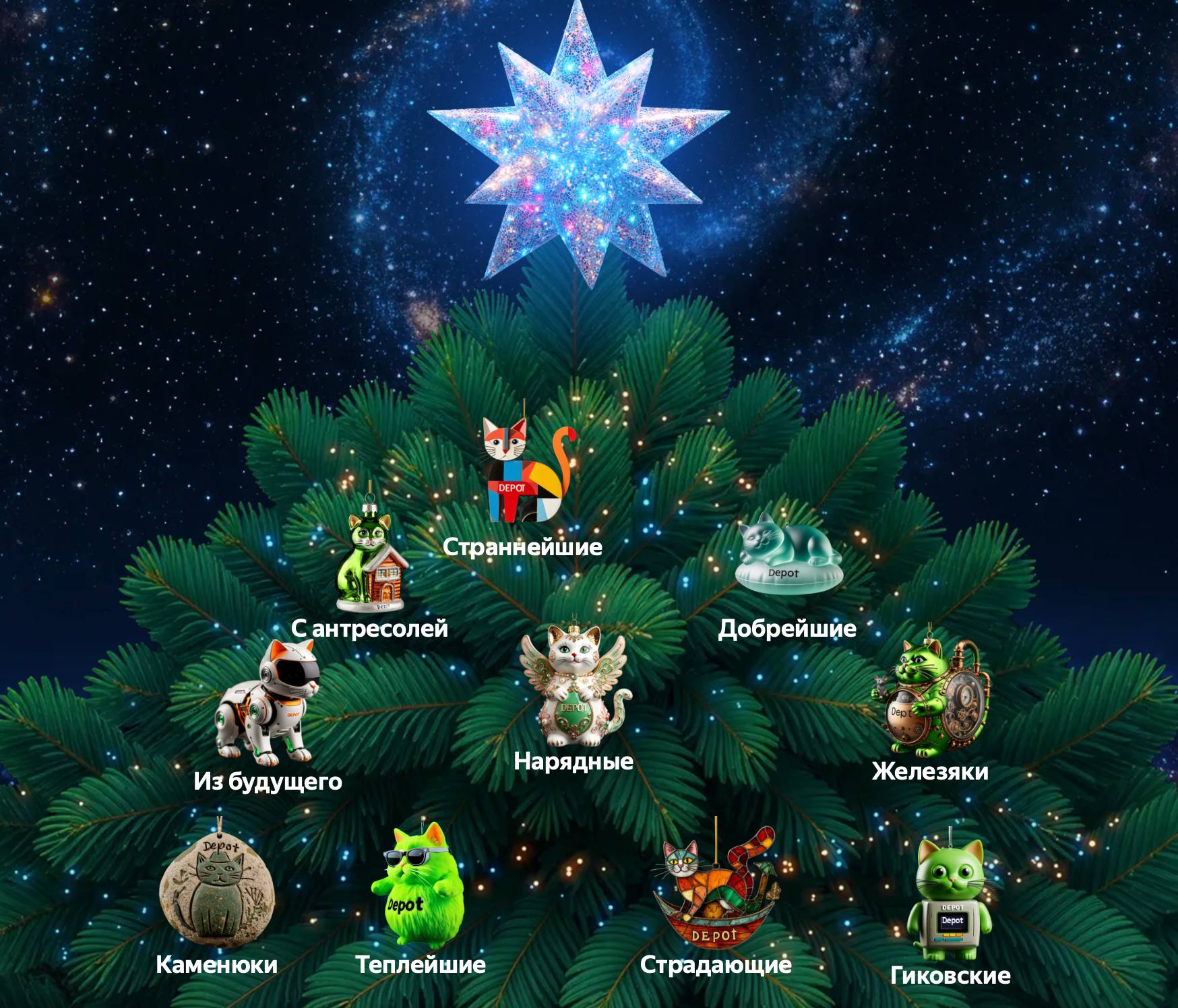Open the Страннейшие cat ornament category

(x=528, y=472)
